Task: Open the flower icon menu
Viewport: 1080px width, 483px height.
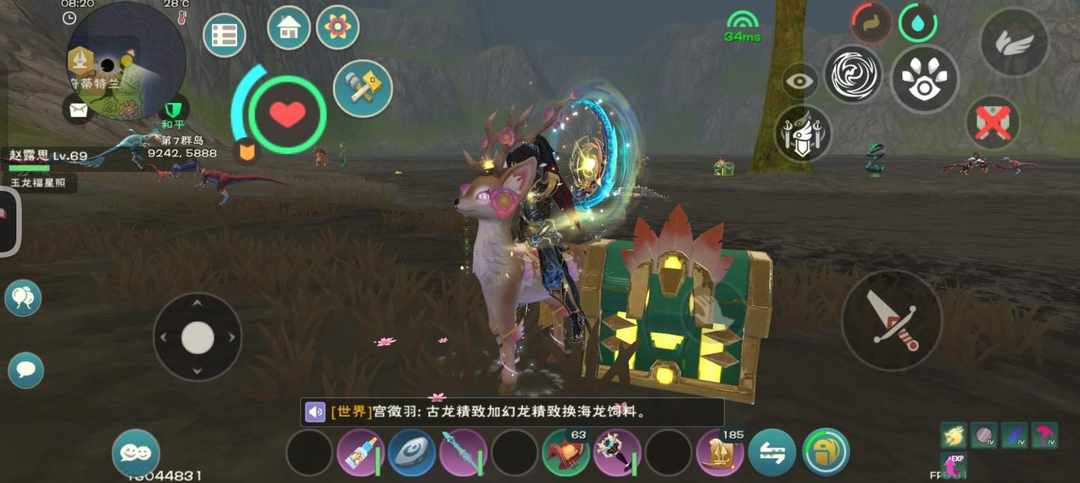Action: 338,28
